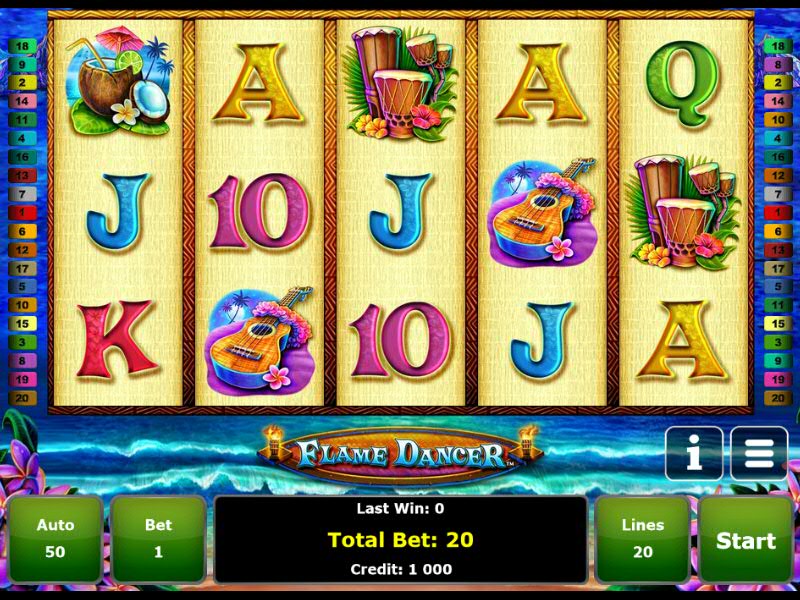Show the paytable info screen

point(693,454)
